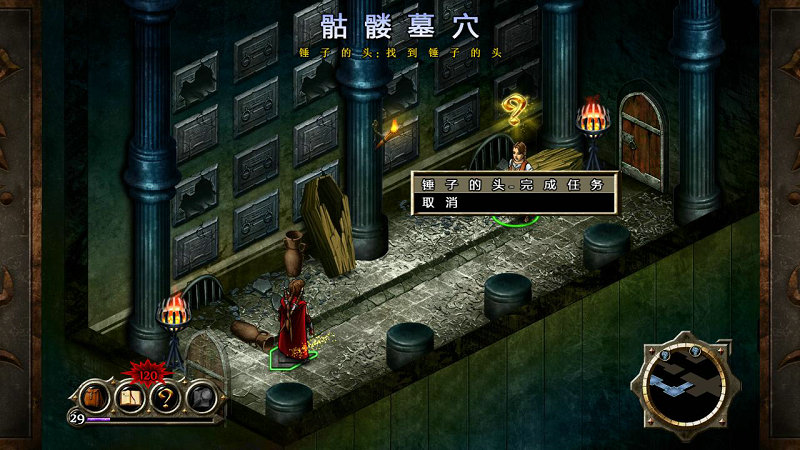This screenshot has width=800, height=450.
Task: Open the backpack inventory icon
Action: coord(94,397)
